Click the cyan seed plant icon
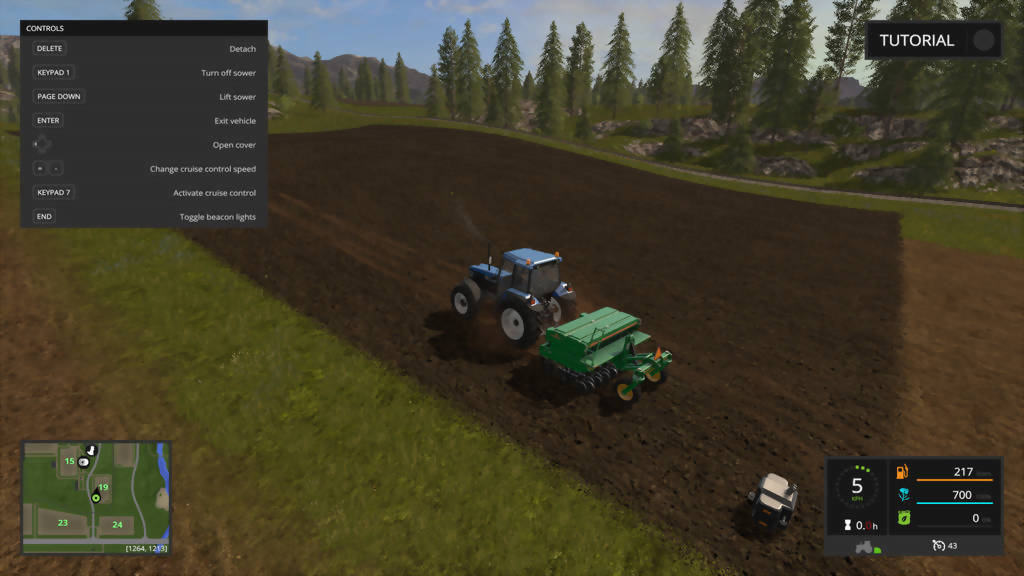1024x576 pixels. [x=902, y=495]
